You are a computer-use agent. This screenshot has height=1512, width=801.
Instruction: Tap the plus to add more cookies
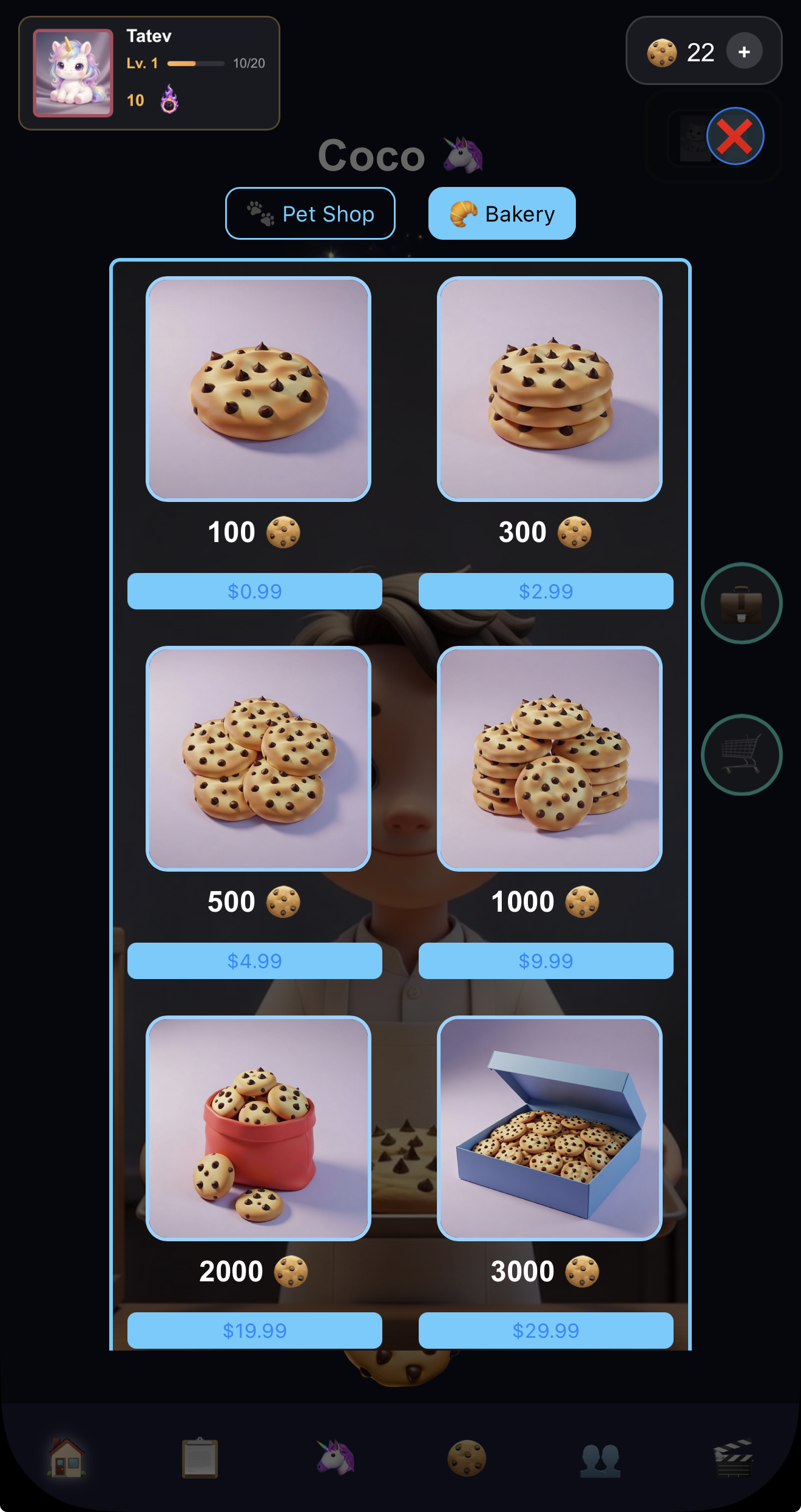click(x=745, y=52)
